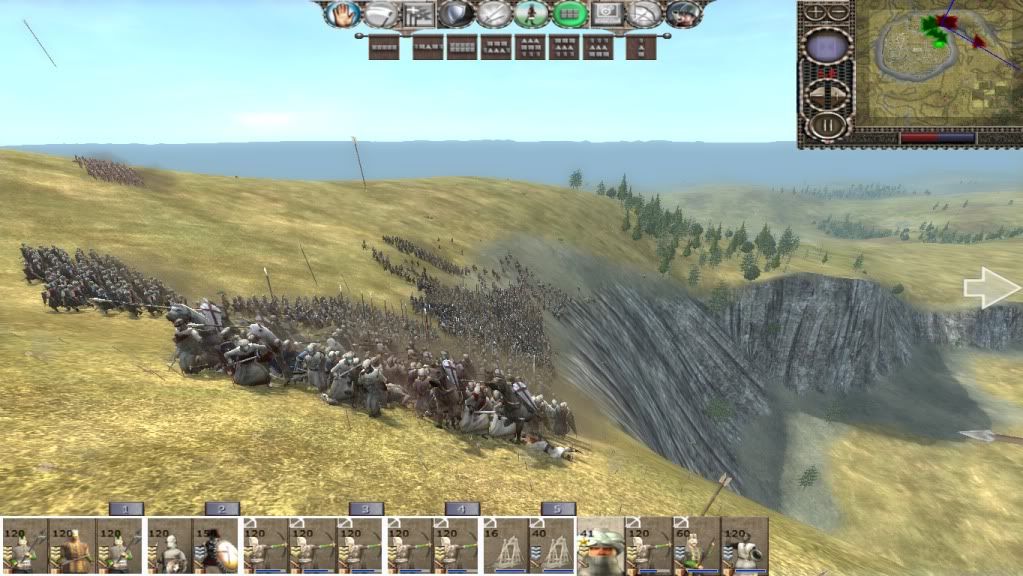This screenshot has height=576, width=1023.
Task: Click the helmeted general portrait button
Action: point(684,14)
